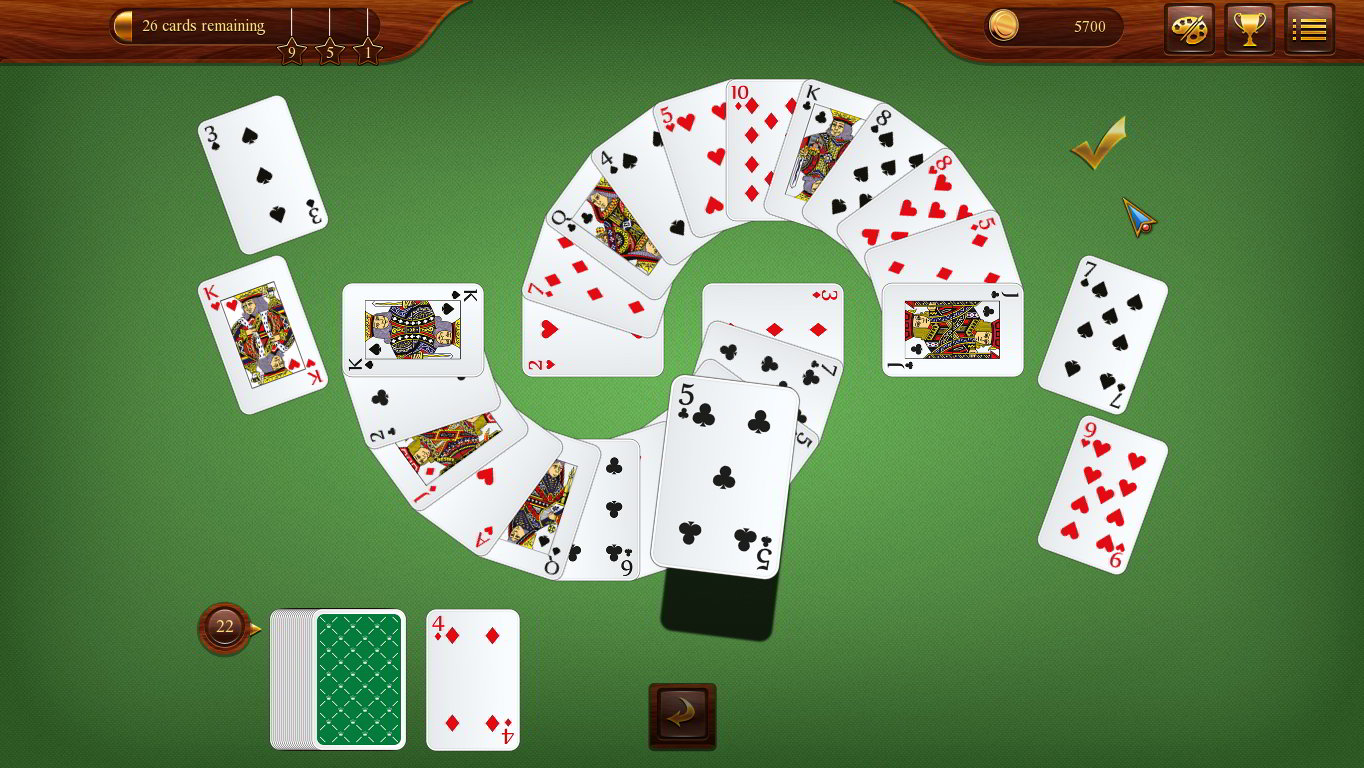Screen dimensions: 1364x768
Task: Undo the last move with the arrow button
Action: pyautogui.click(x=682, y=716)
